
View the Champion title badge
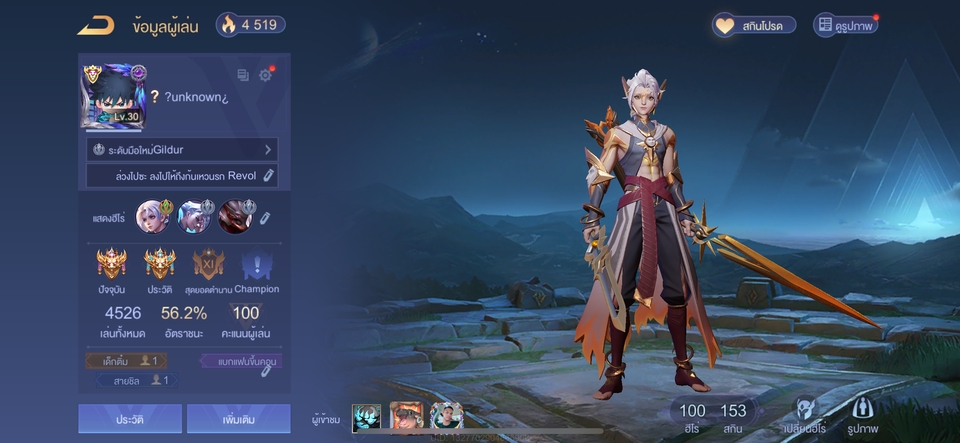point(256,265)
